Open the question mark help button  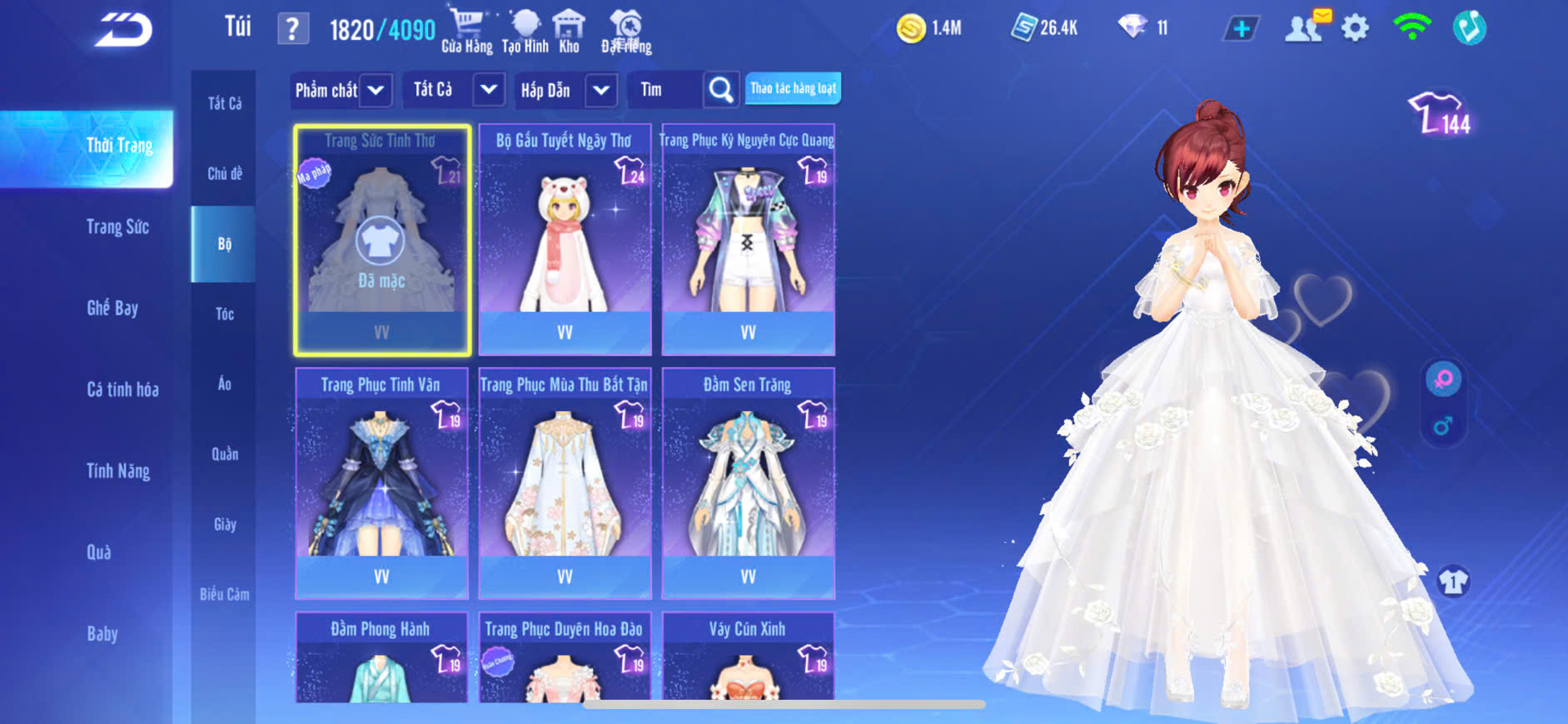click(292, 29)
